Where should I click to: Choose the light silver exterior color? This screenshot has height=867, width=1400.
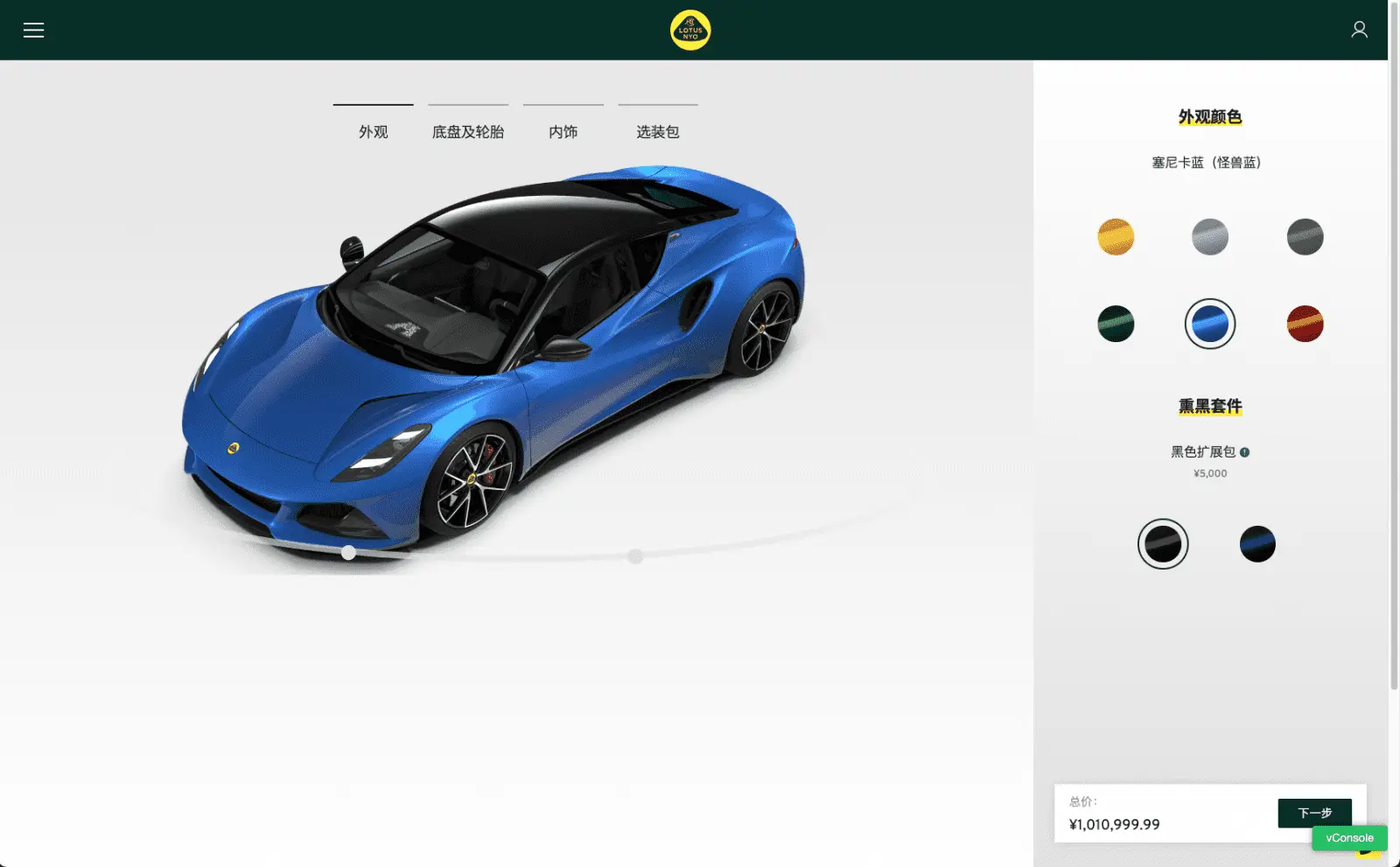1210,237
